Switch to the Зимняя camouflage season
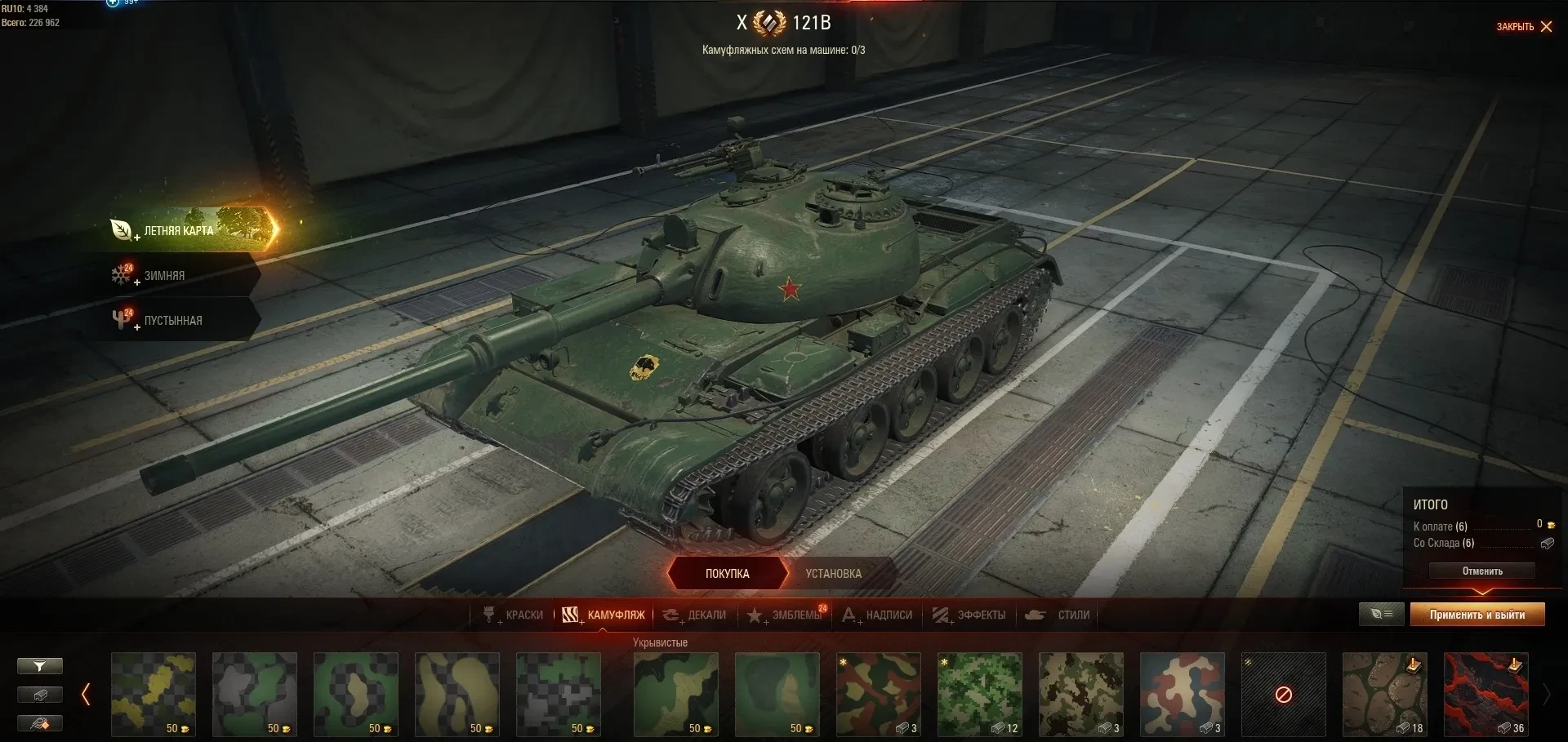1568x742 pixels. (164, 276)
